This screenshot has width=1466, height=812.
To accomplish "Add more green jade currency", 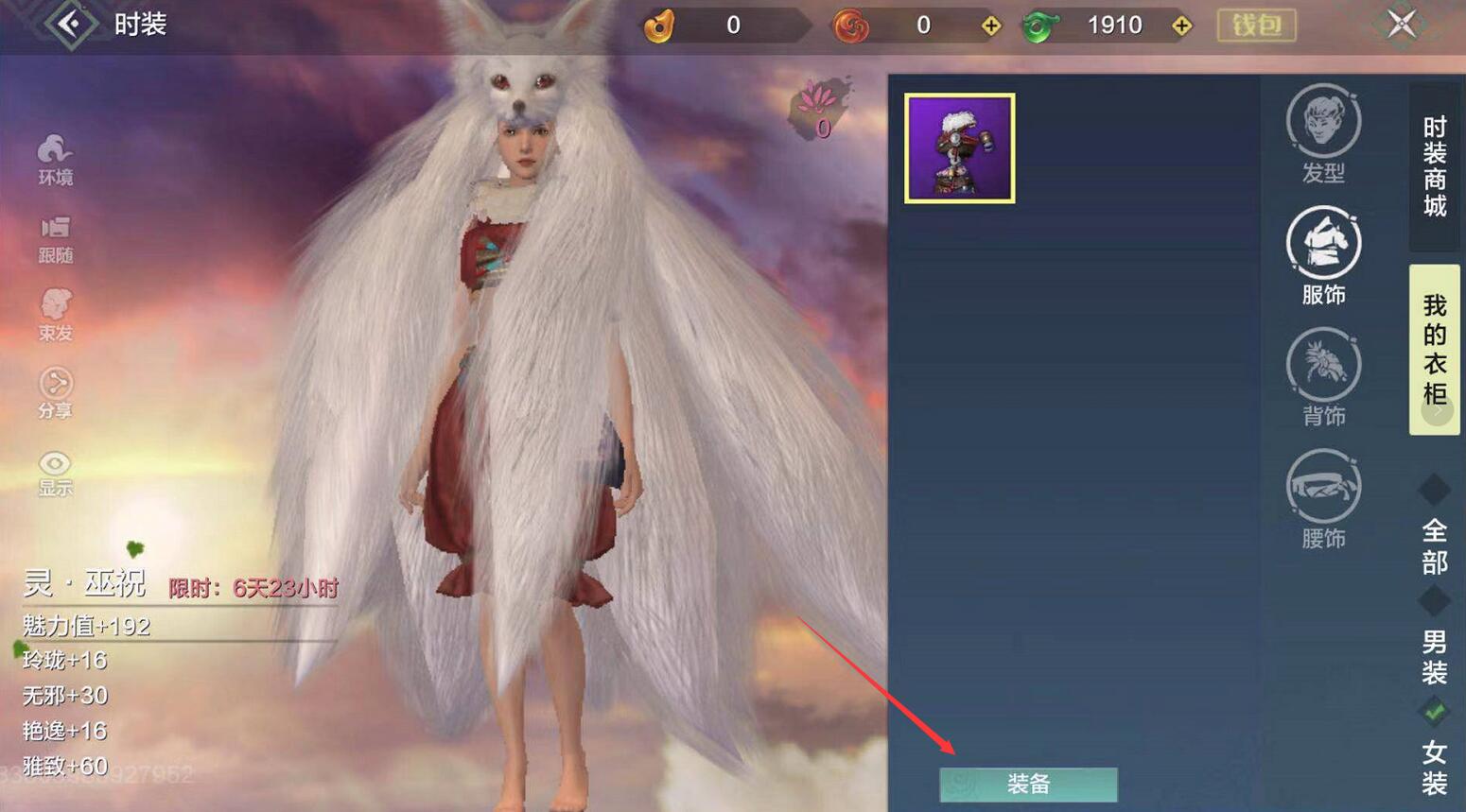I will pos(1181,26).
